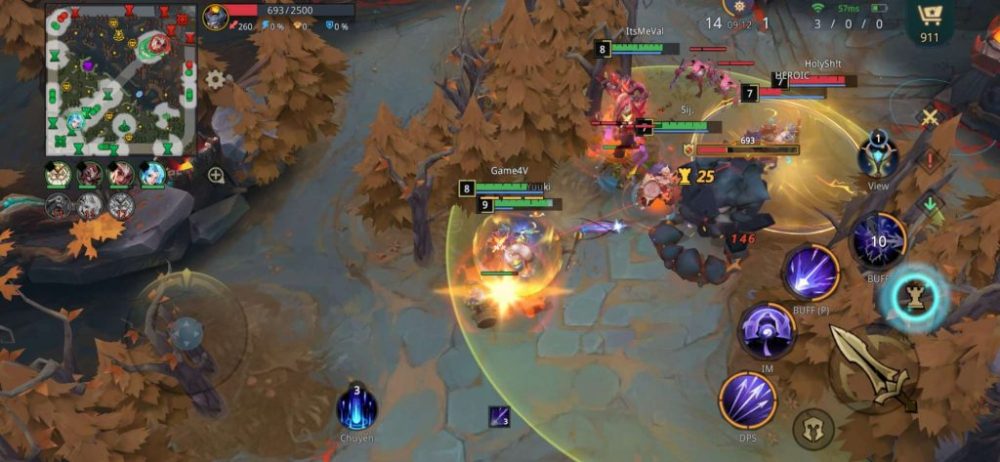
Task: Tap the BUFF skill on cooldown
Action: click(x=878, y=242)
